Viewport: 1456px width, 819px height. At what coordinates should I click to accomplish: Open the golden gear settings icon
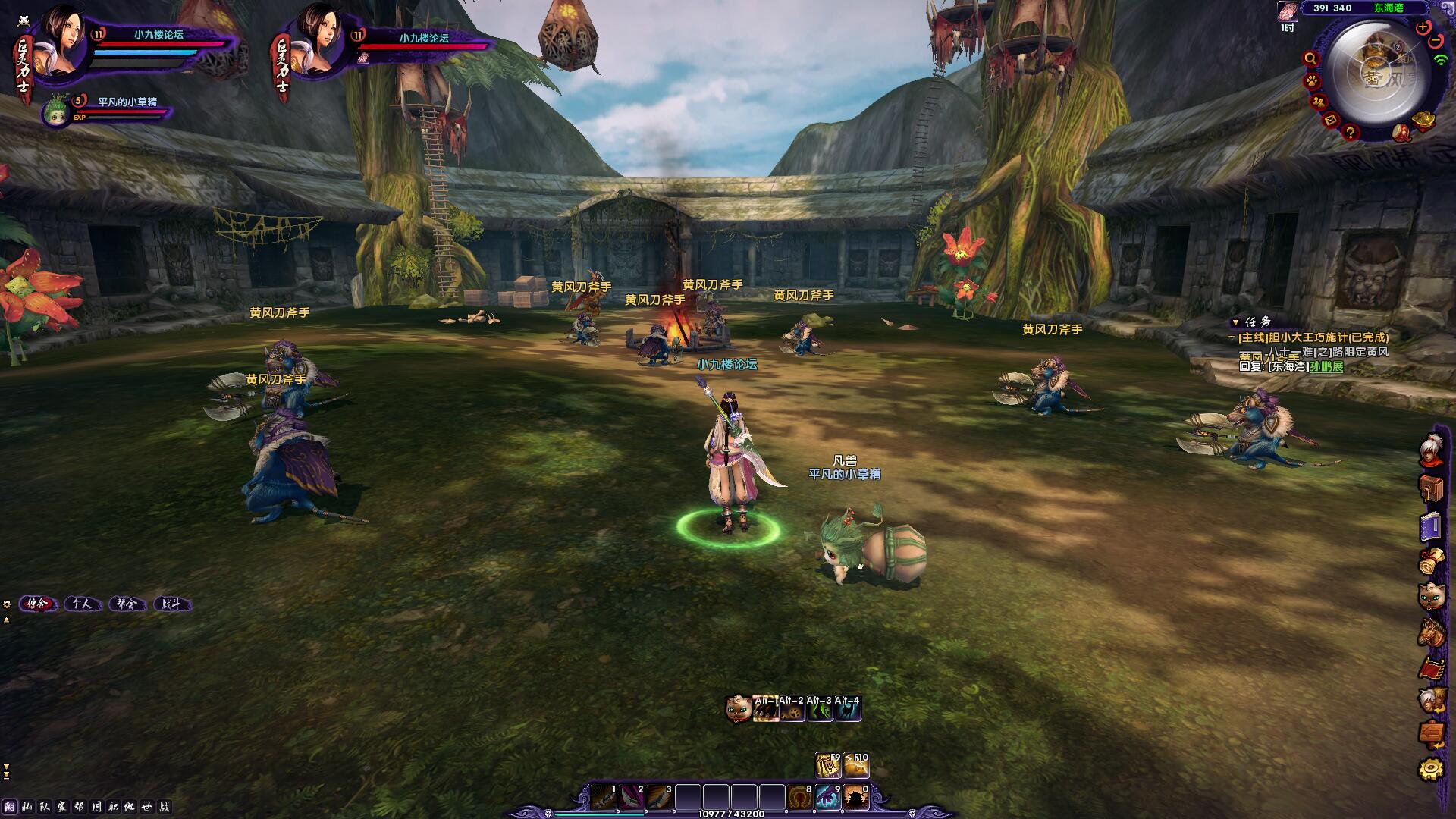click(1432, 770)
